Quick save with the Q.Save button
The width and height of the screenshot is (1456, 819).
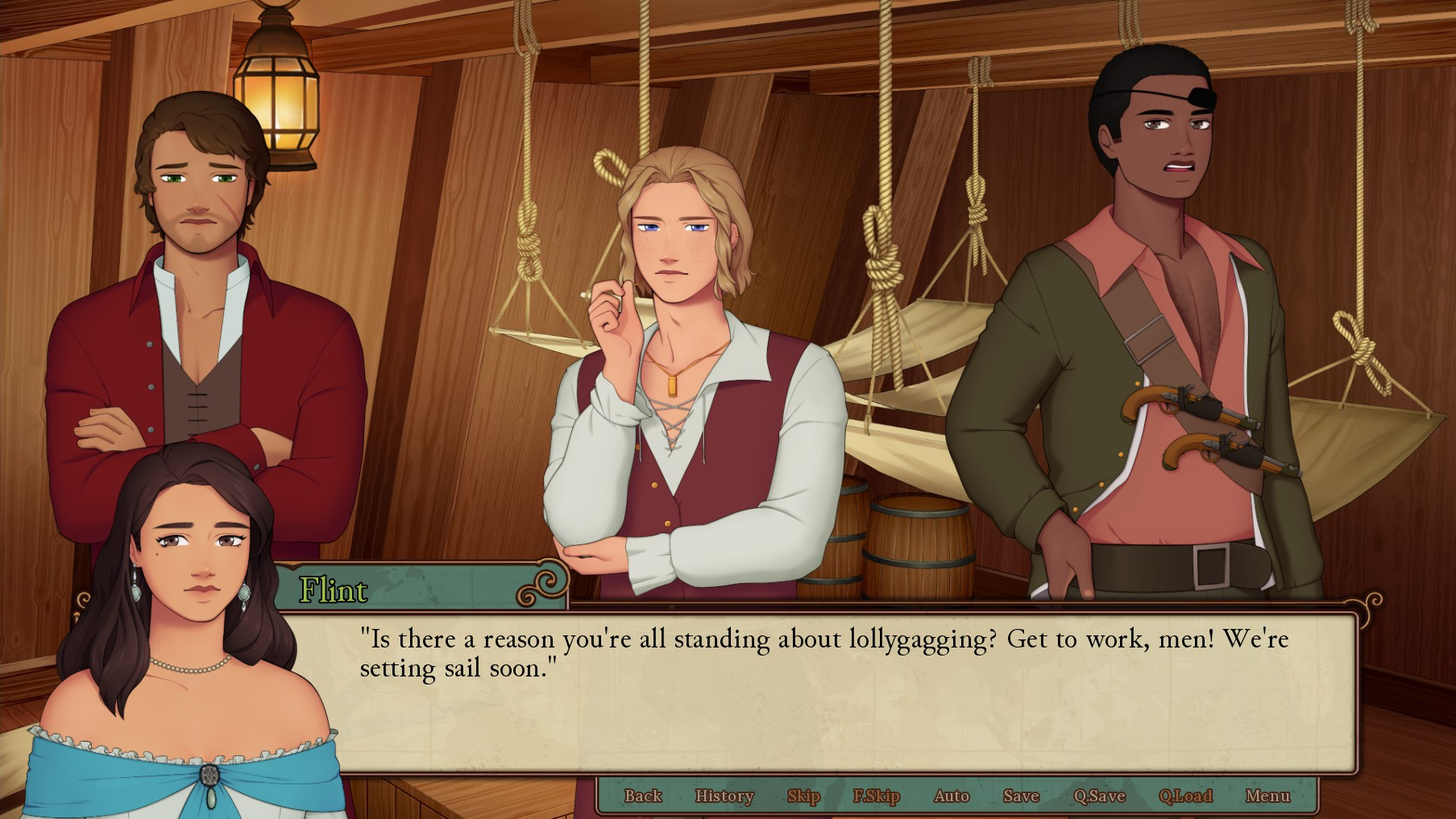pyautogui.click(x=1099, y=796)
